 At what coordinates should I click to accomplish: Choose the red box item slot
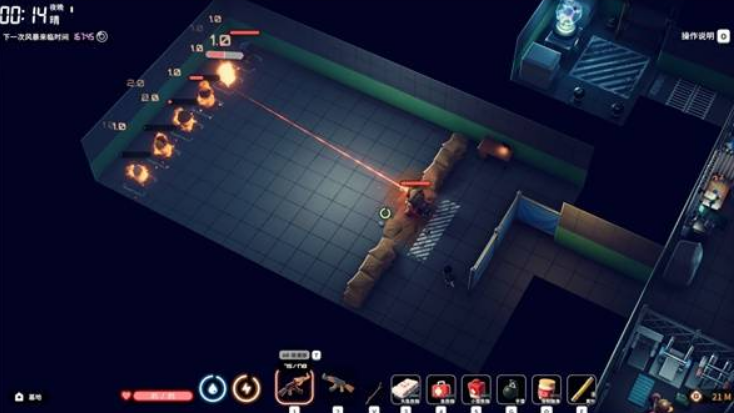tap(476, 388)
